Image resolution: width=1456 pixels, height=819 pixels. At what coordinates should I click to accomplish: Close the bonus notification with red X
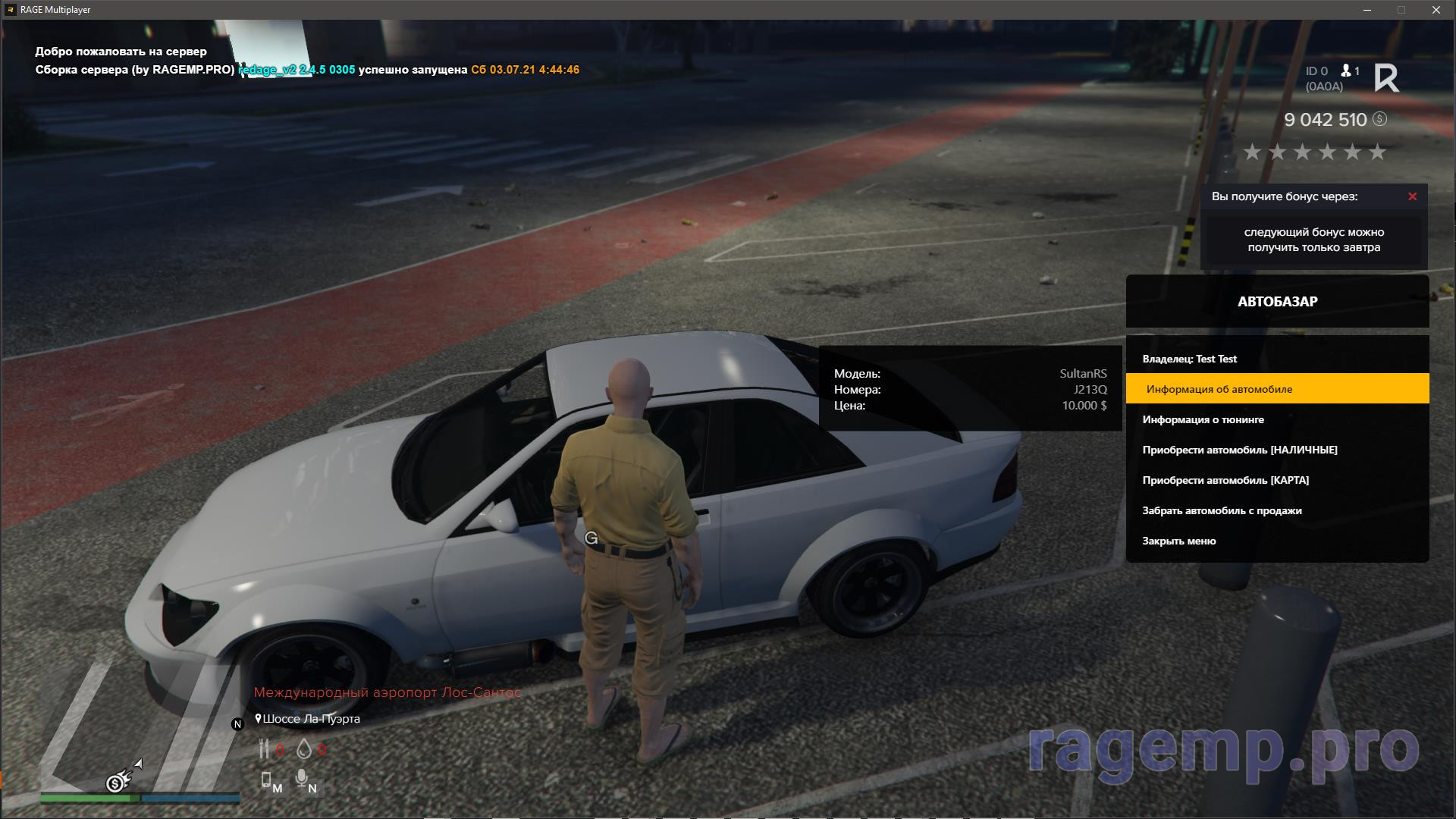point(1412,196)
